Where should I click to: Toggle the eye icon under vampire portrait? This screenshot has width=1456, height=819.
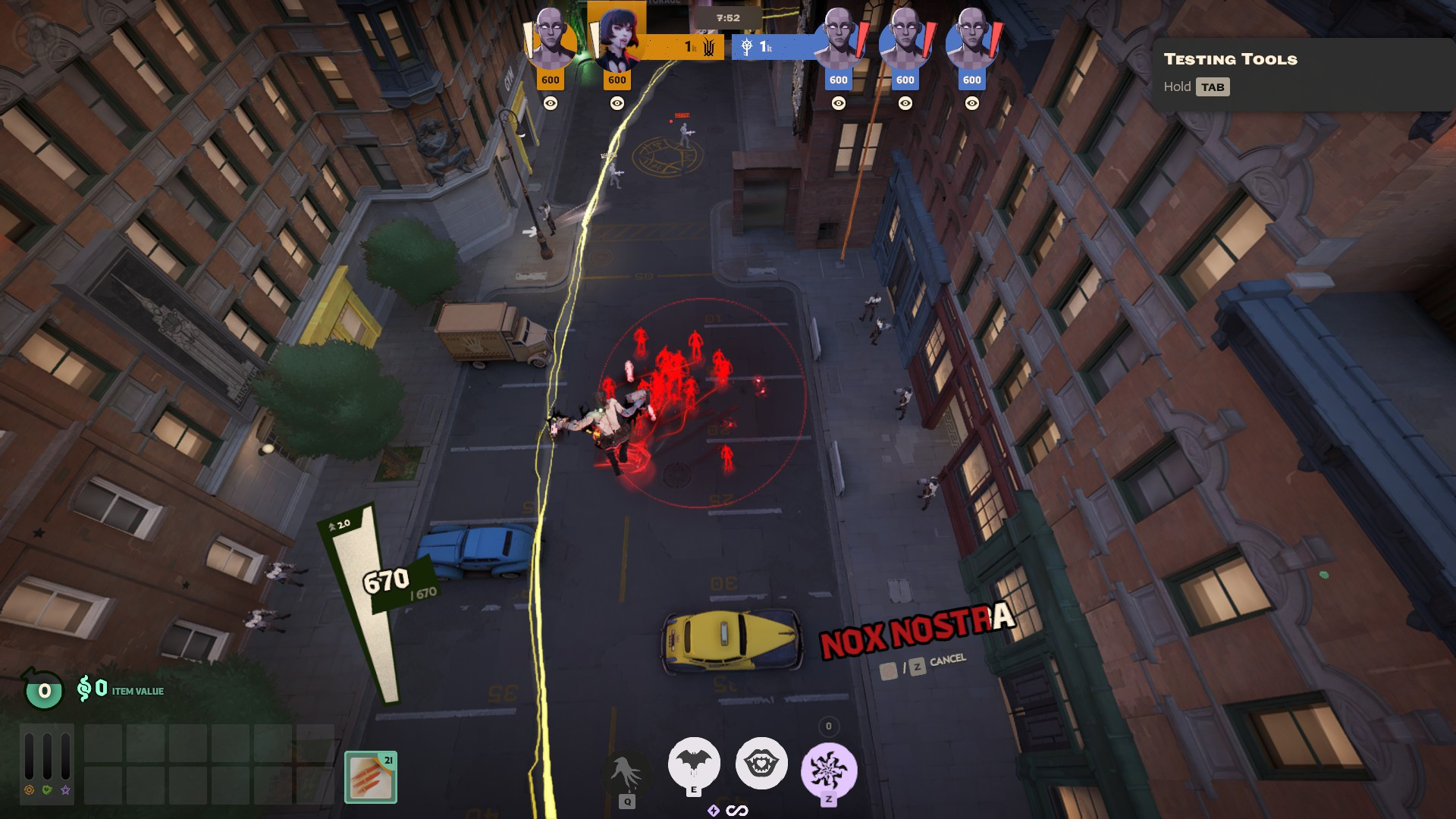tap(617, 103)
